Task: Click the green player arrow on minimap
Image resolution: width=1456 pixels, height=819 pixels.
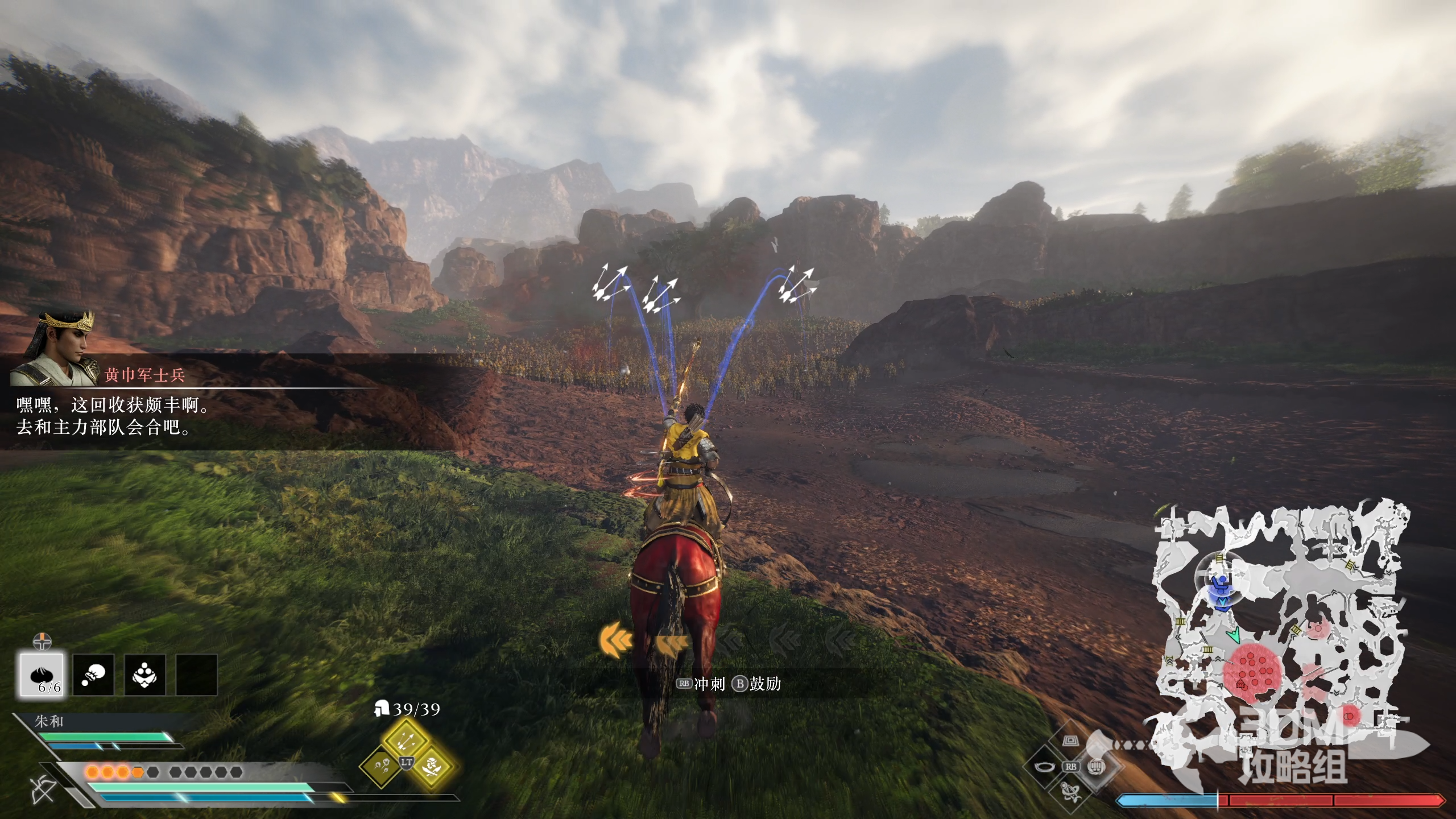Action: 1234,635
